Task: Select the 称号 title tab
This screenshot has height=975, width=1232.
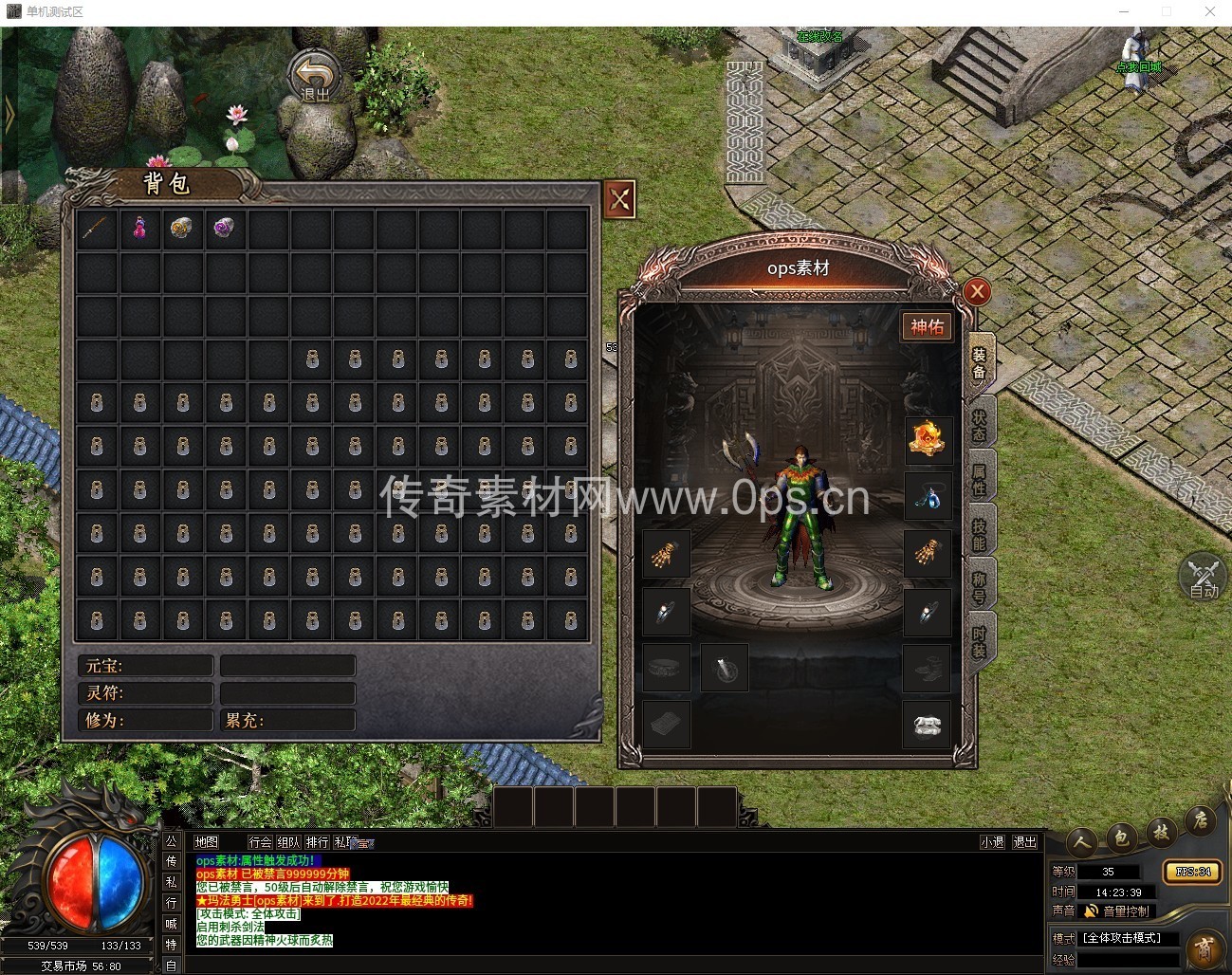Action: coord(980,588)
